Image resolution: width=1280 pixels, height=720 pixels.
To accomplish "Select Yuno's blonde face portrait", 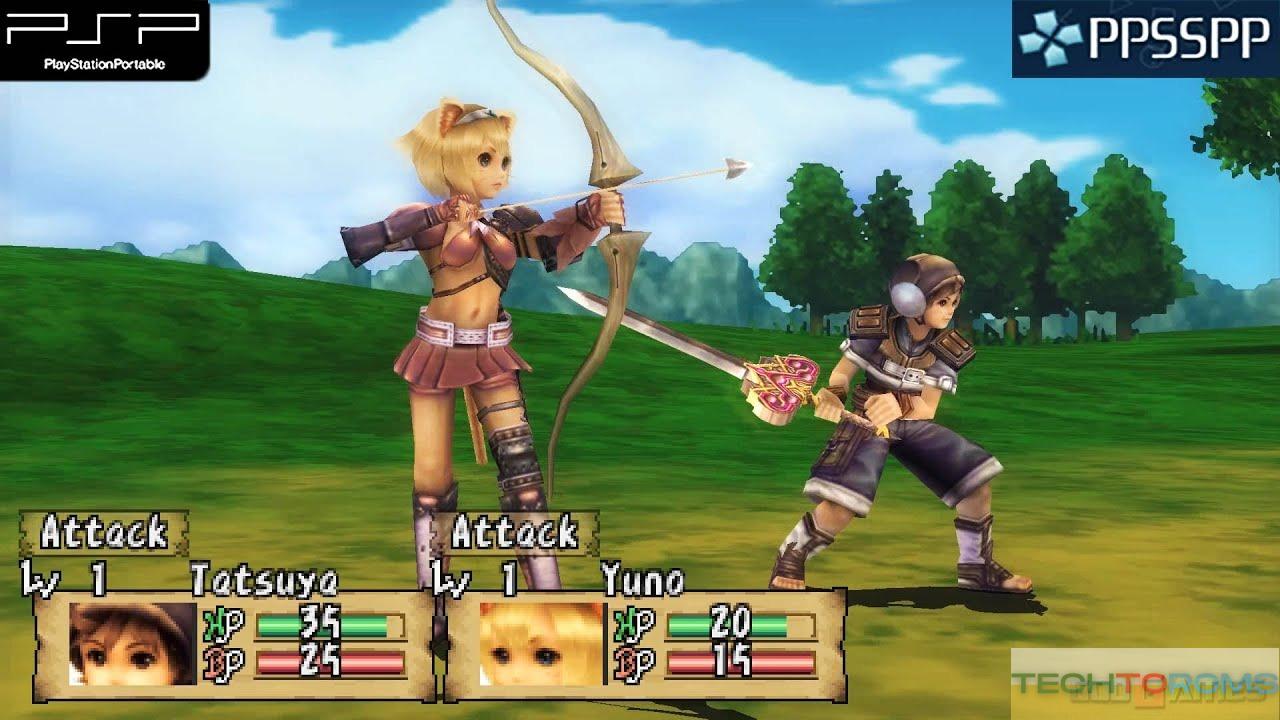I will [541, 643].
